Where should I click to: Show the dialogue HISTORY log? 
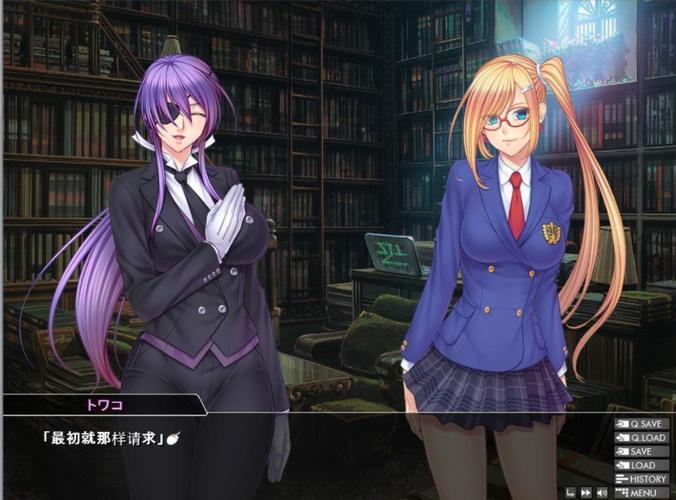tap(641, 479)
